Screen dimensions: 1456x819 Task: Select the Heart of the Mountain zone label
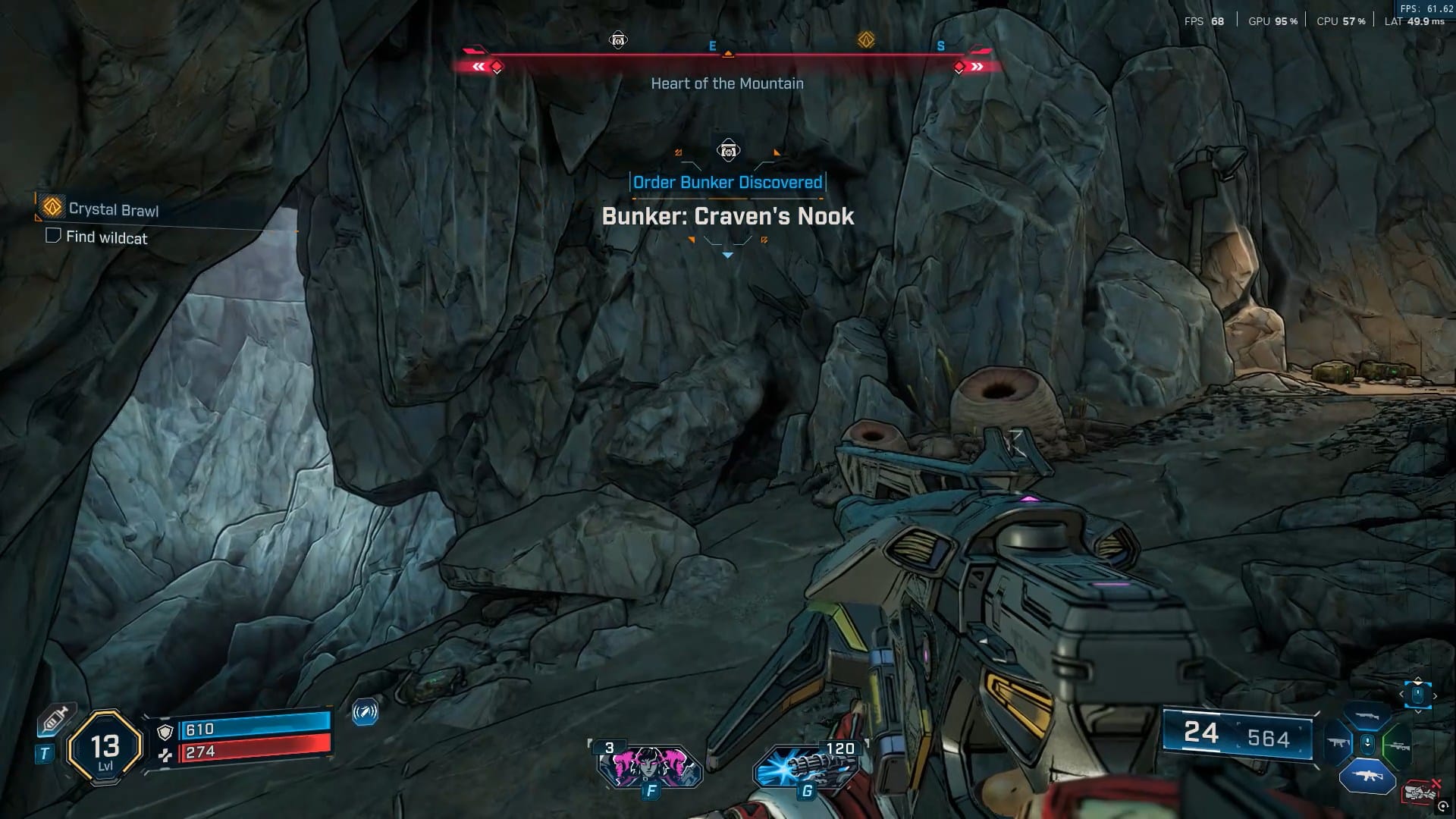[x=726, y=83]
